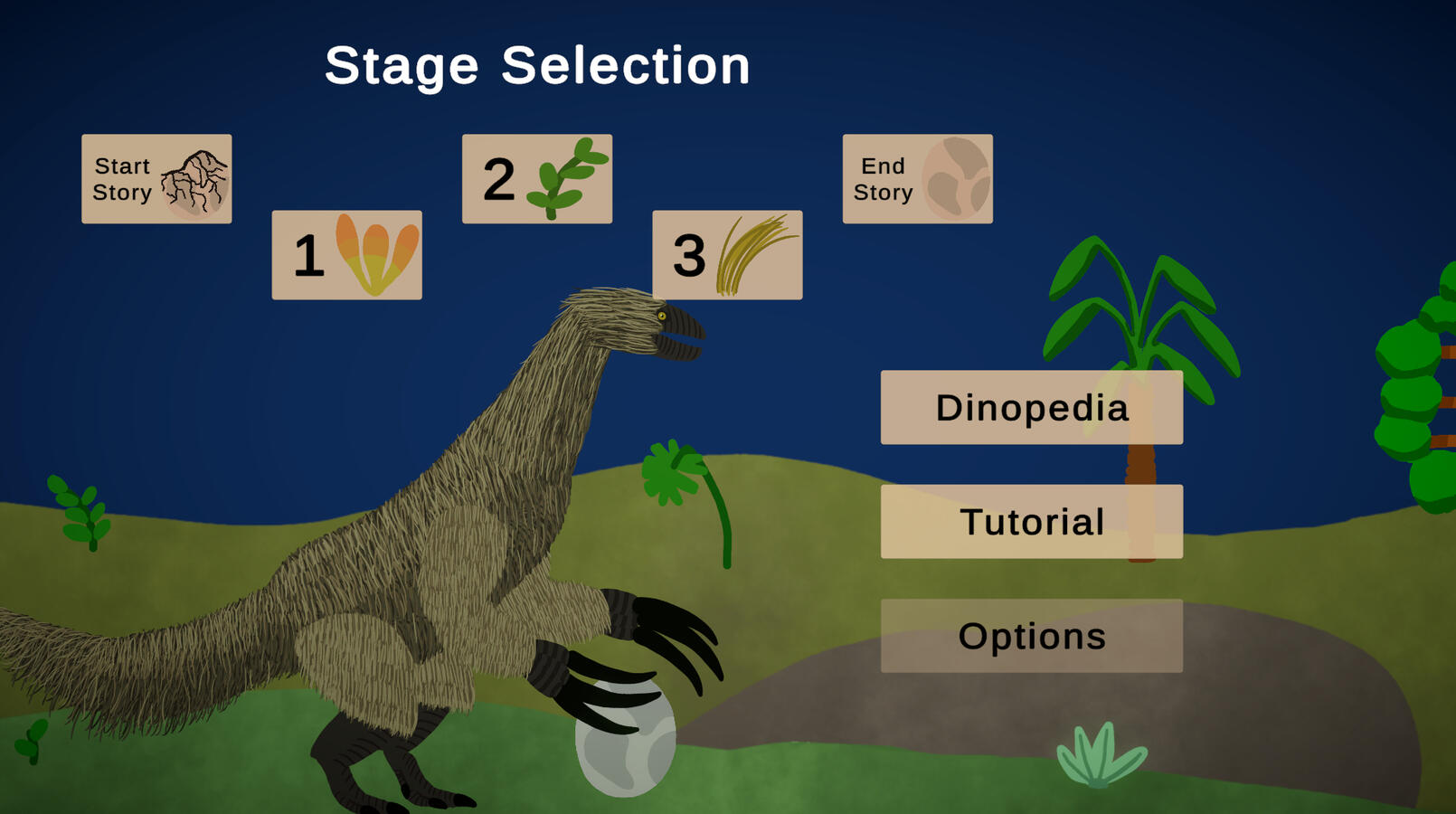The width and height of the screenshot is (1456, 814).
Task: Select the cracked fossil rock icon on Start Story
Action: [194, 181]
